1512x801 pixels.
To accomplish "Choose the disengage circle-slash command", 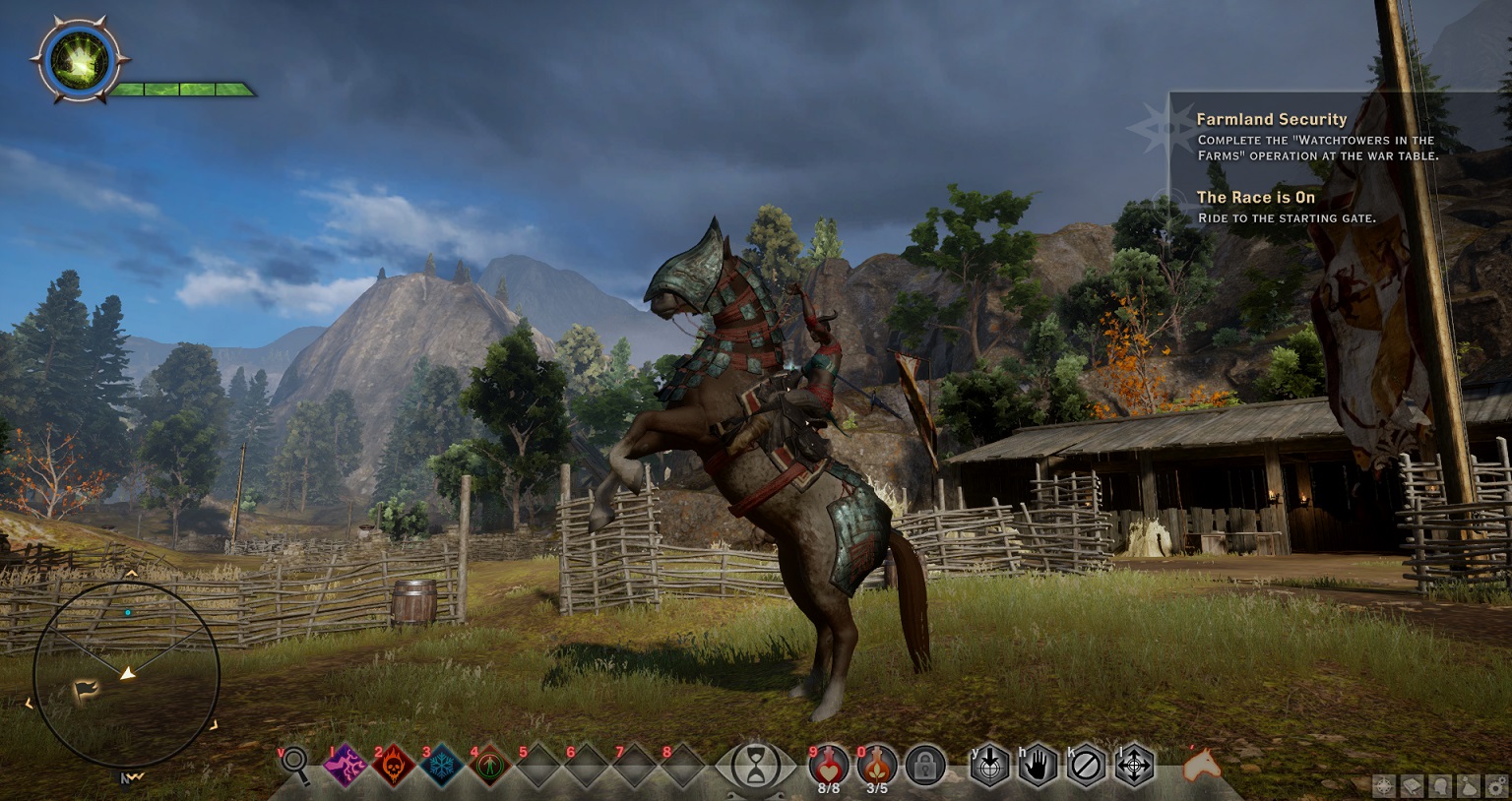I will tap(1086, 766).
